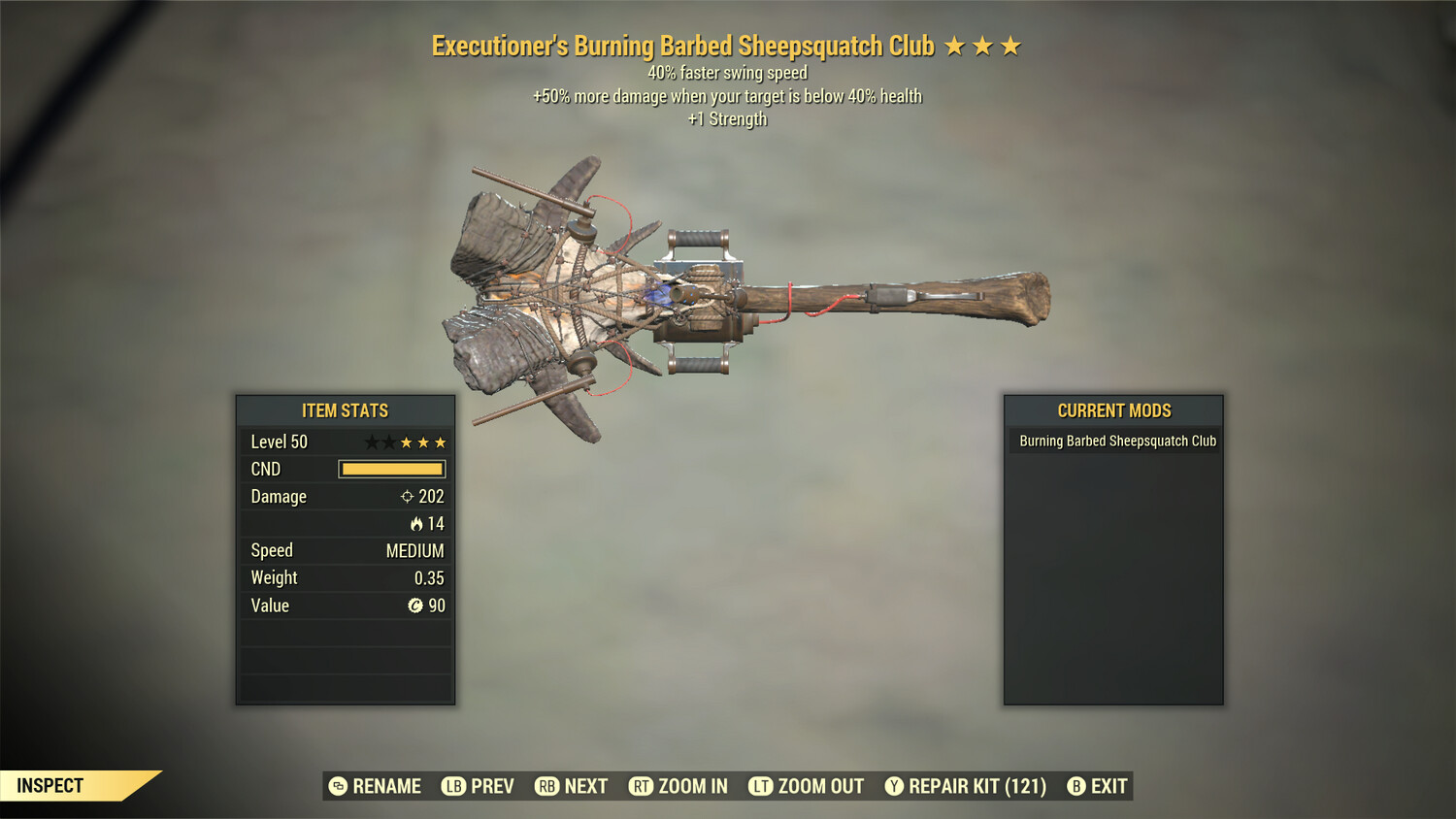Click the RT icon beside ZOOM IN

(642, 786)
